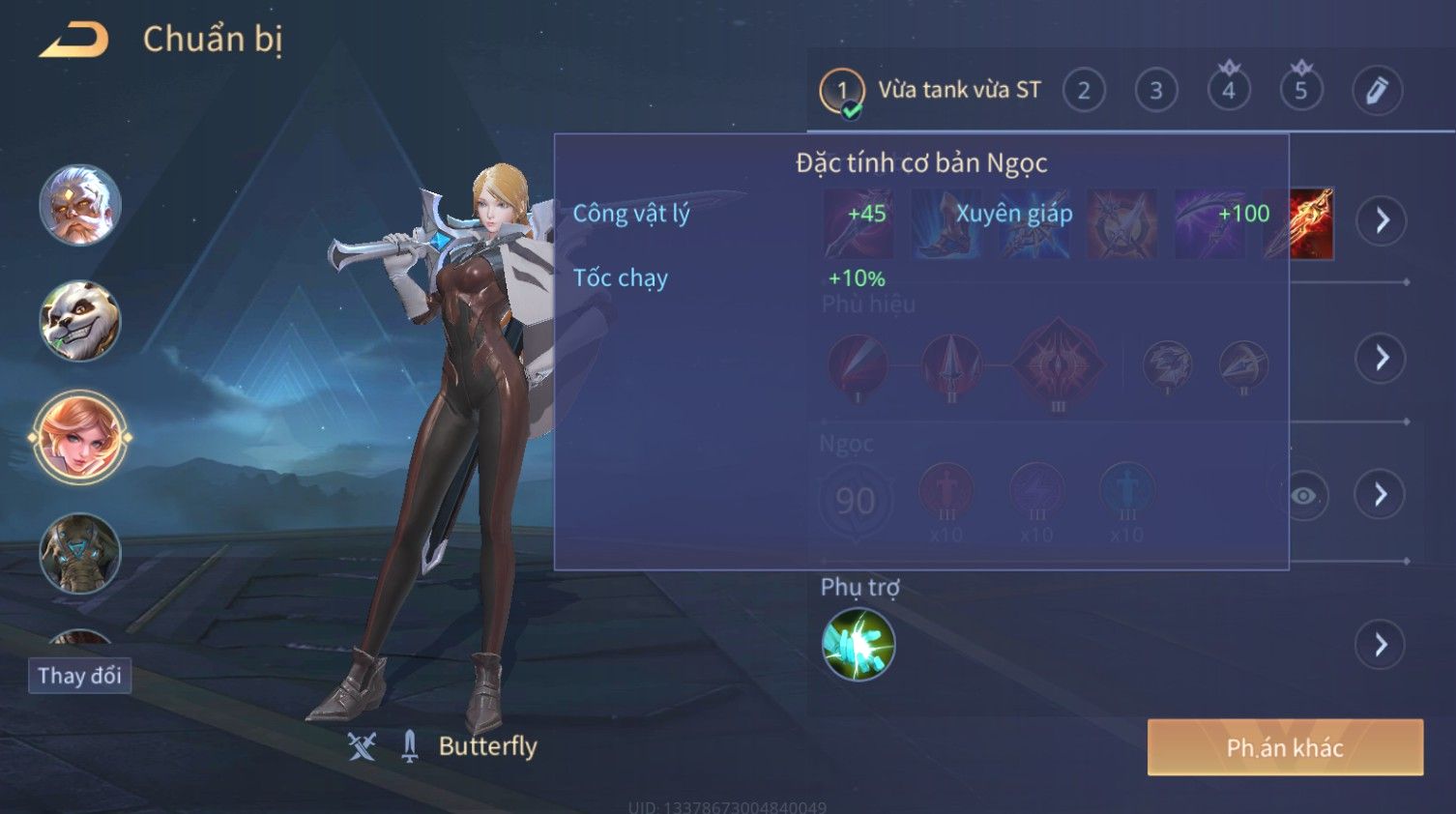Select preset 2 tab
1456x814 pixels.
(1084, 91)
